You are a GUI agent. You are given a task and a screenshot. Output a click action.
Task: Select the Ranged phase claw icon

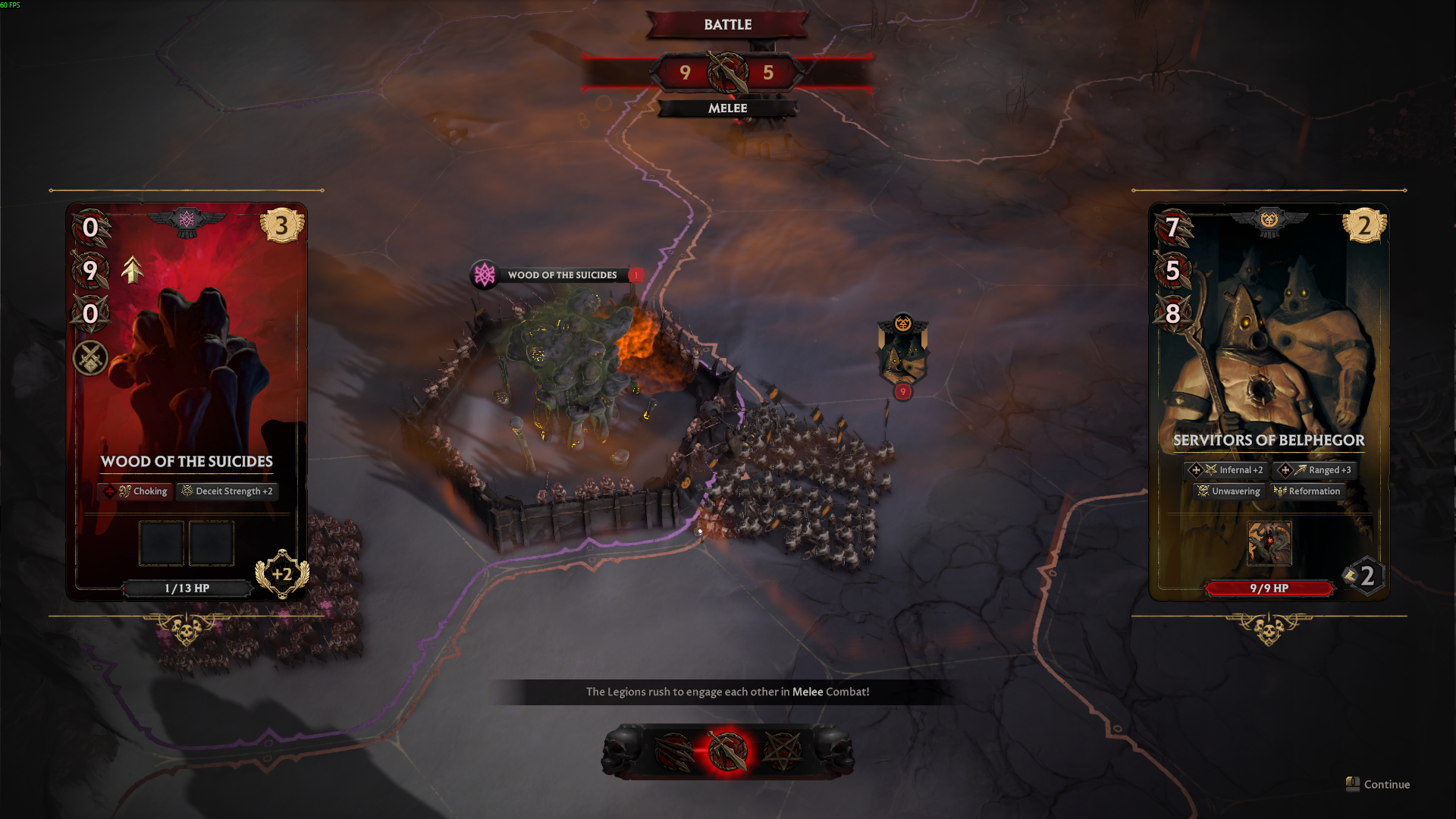click(x=674, y=752)
